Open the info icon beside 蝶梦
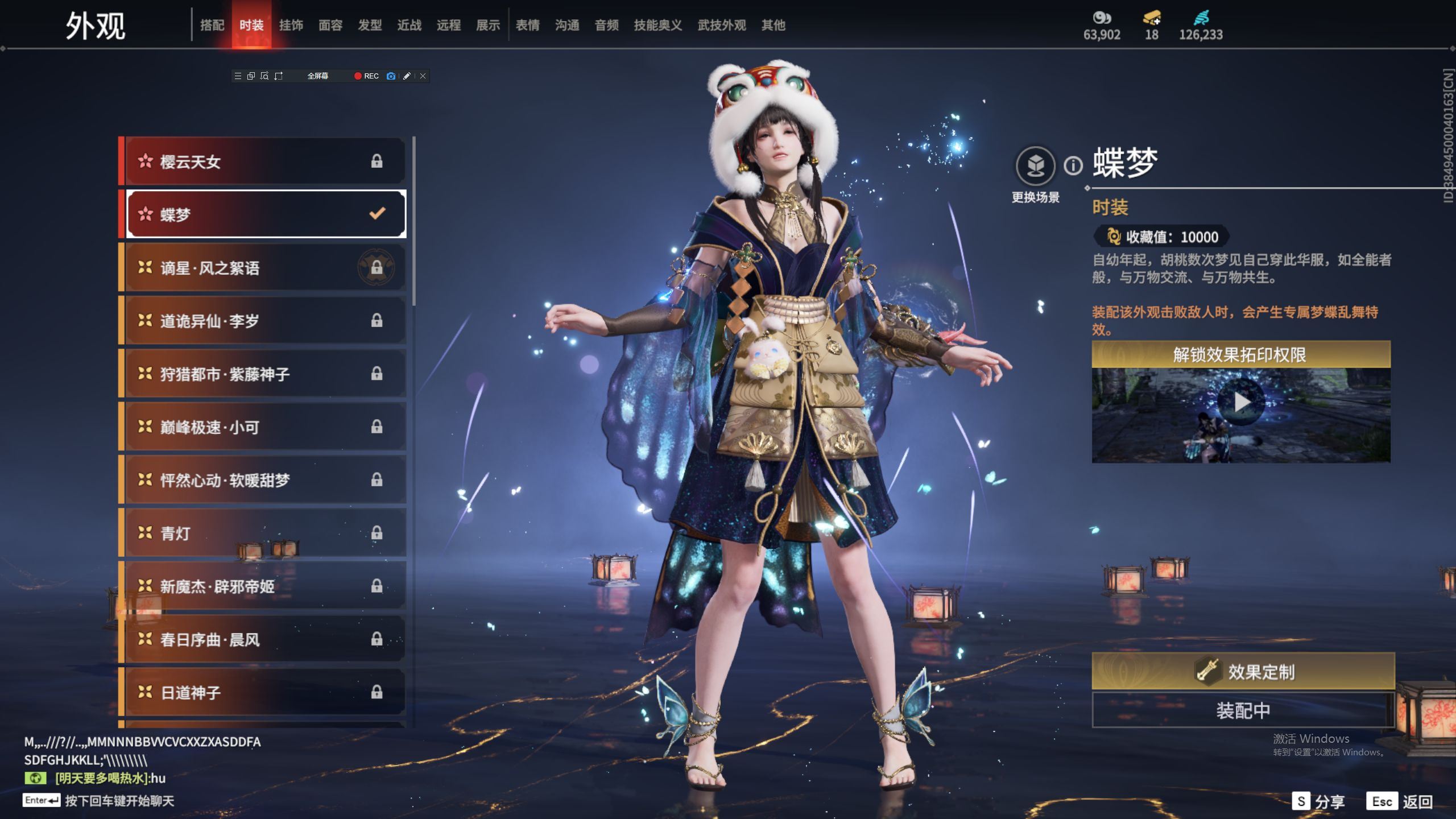The image size is (1456, 819). 1073,166
